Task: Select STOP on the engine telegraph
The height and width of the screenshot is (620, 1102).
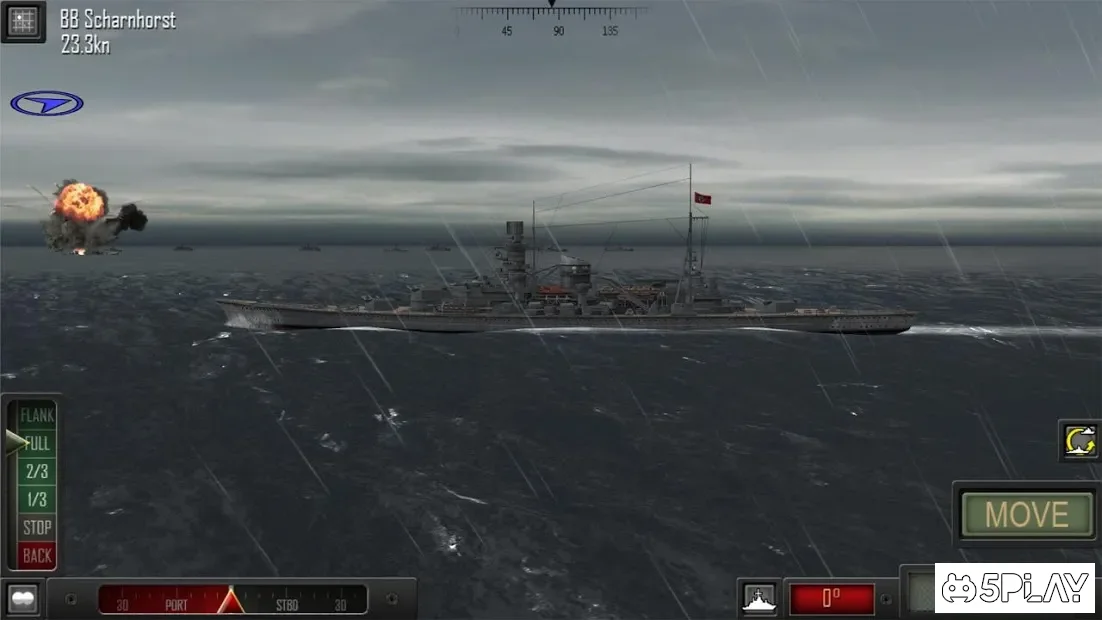Action: [37, 527]
